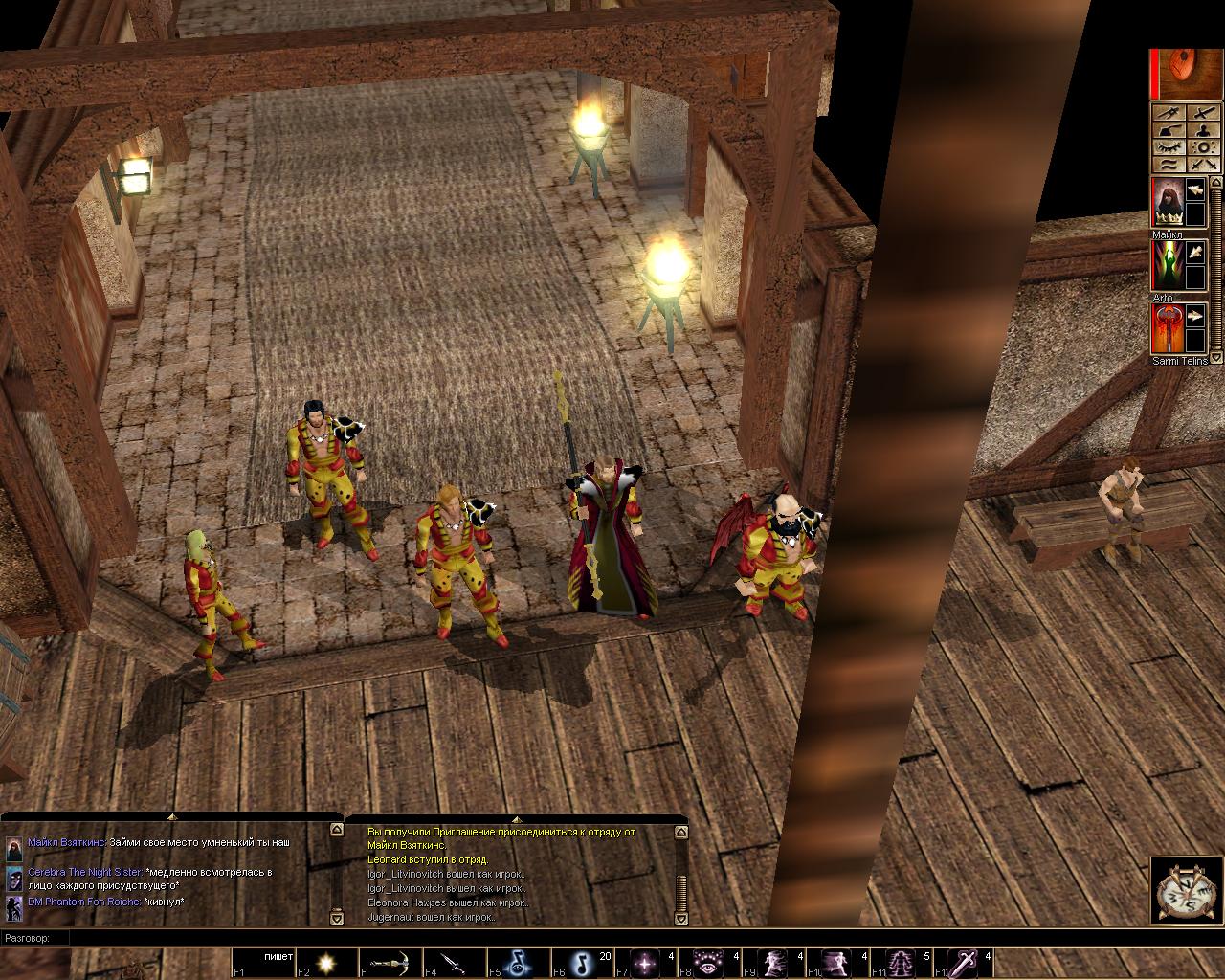Viewport: 1225px width, 980px height.
Task: Select Майкл's party portrait
Action: (1166, 203)
